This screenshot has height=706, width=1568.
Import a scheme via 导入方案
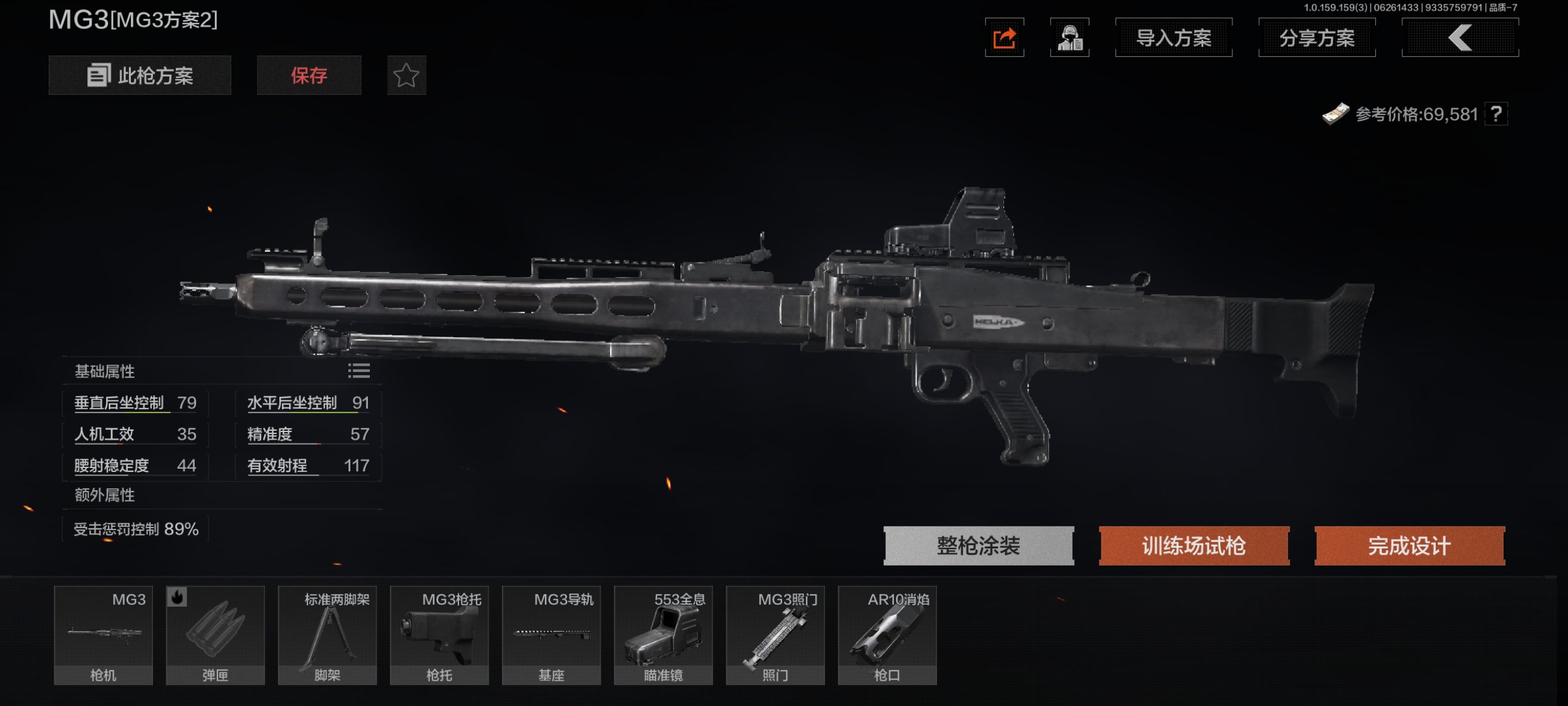point(1173,38)
